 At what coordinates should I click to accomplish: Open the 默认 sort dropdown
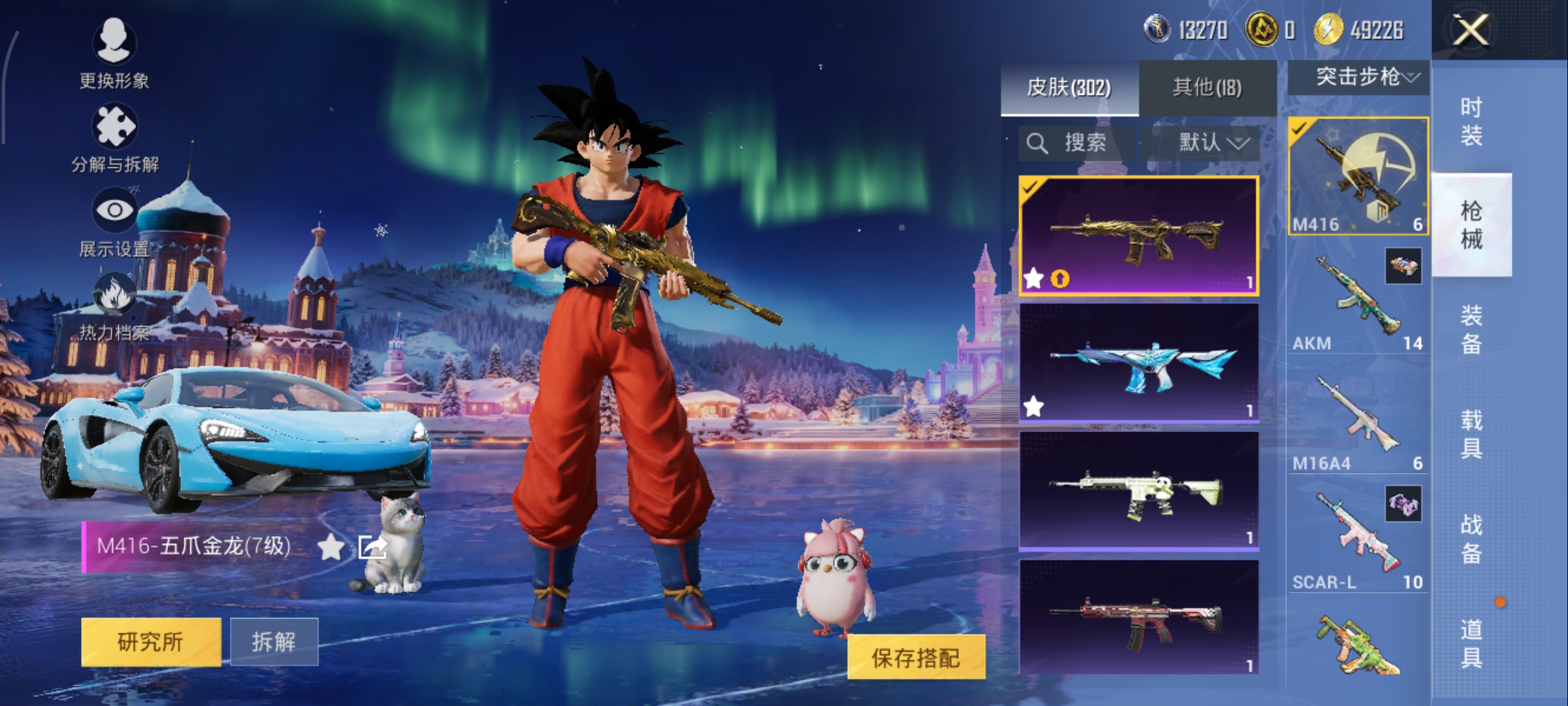(x=1213, y=143)
